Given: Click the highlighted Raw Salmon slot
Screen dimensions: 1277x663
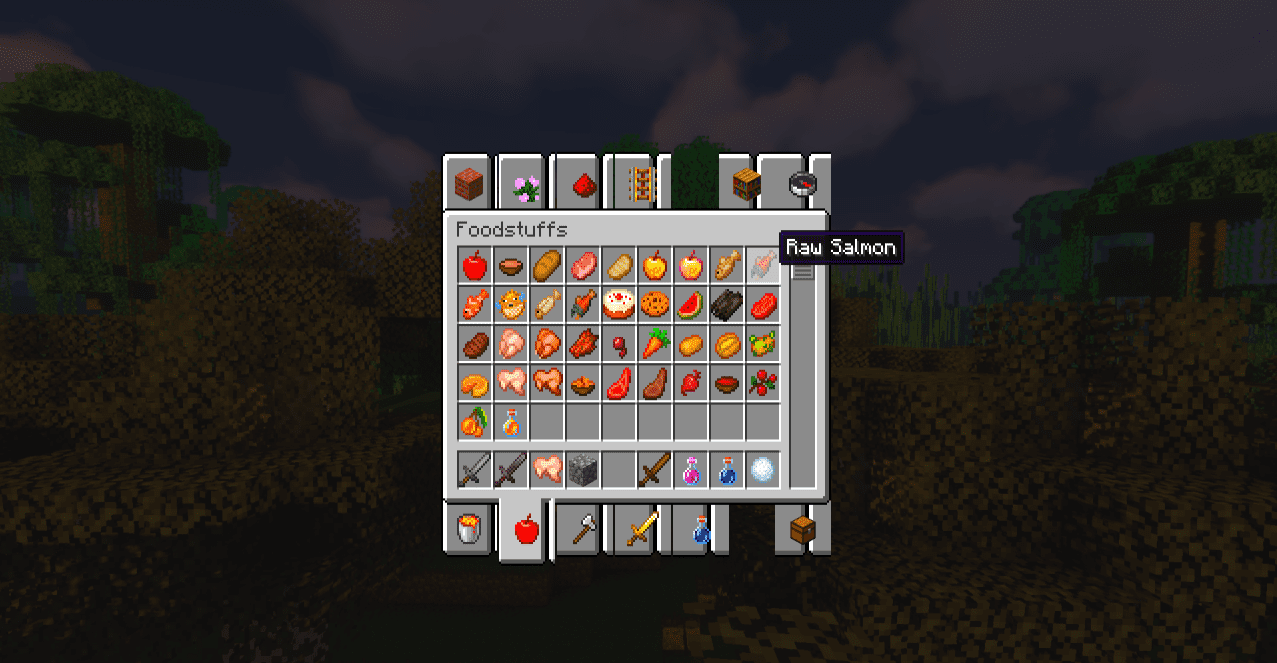Looking at the screenshot, I should tap(763, 266).
